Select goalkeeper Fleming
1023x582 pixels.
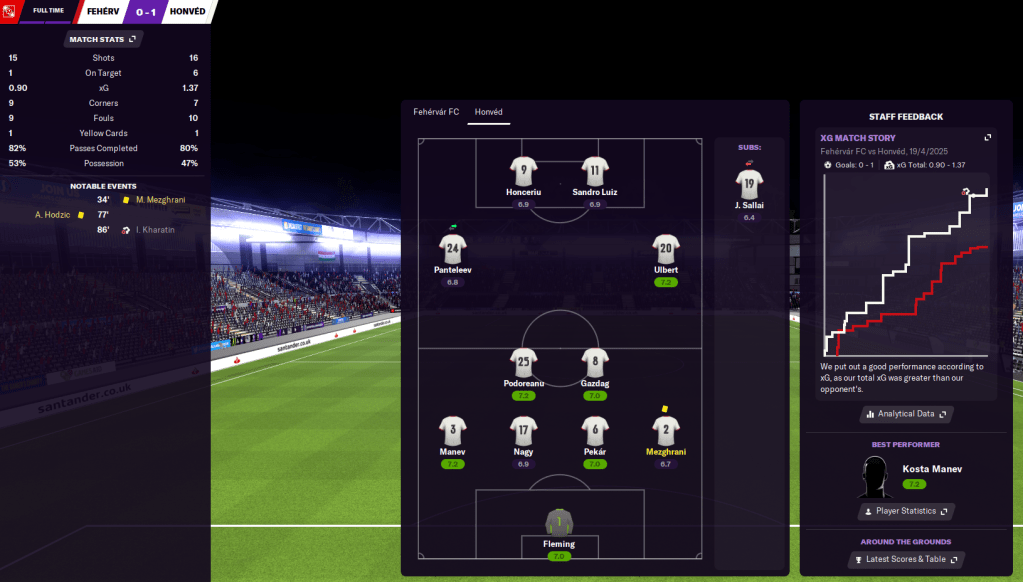(x=559, y=524)
